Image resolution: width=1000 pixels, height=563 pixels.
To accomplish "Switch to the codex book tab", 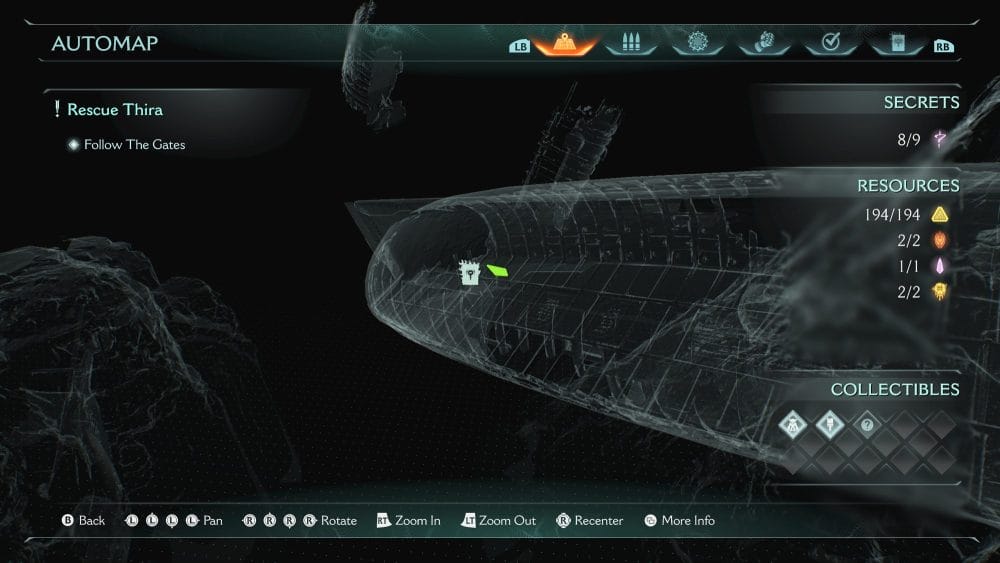I will click(x=895, y=44).
